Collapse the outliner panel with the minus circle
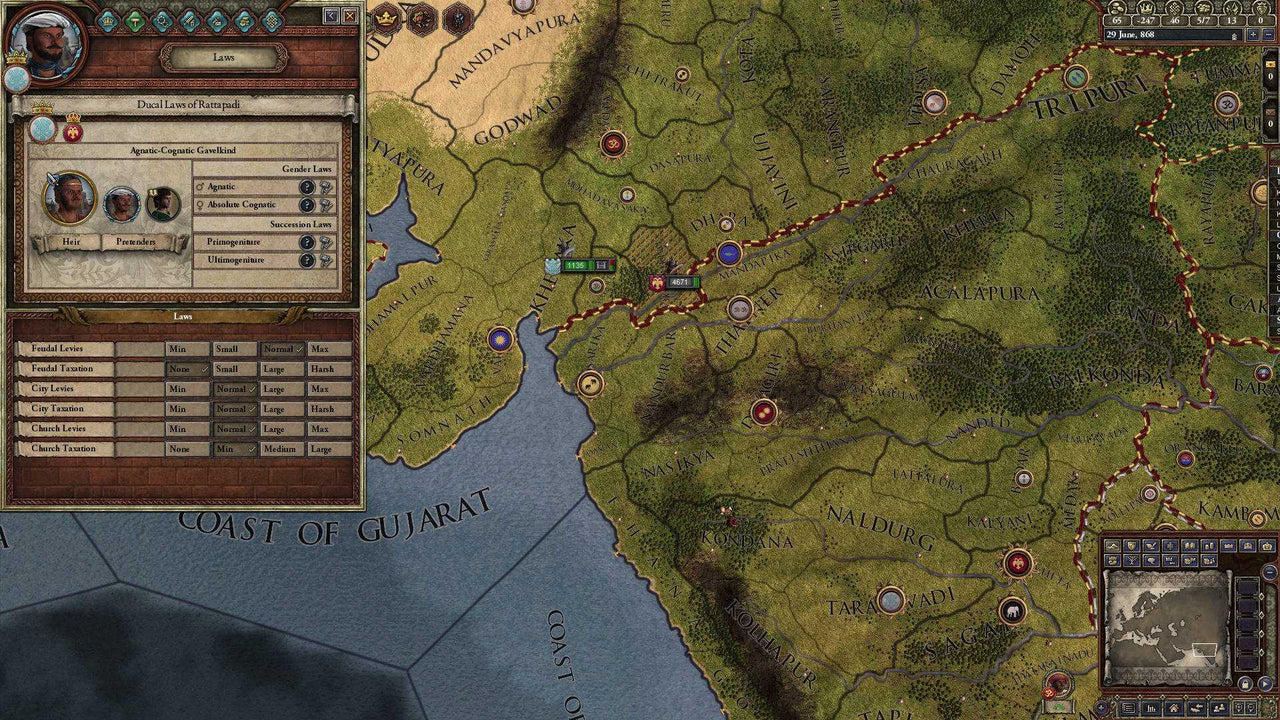 point(1268,571)
